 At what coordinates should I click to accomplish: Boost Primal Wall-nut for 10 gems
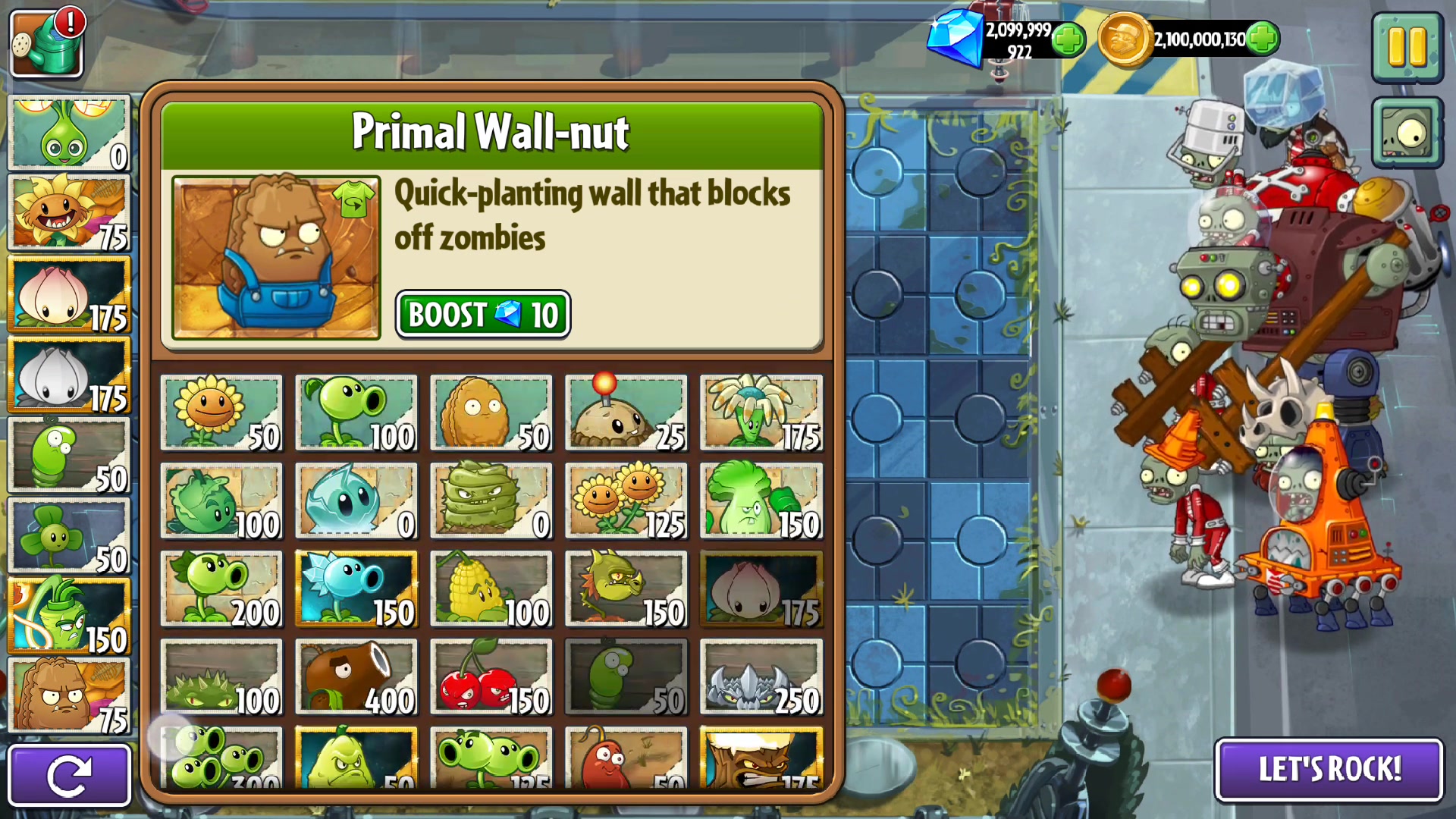[482, 314]
